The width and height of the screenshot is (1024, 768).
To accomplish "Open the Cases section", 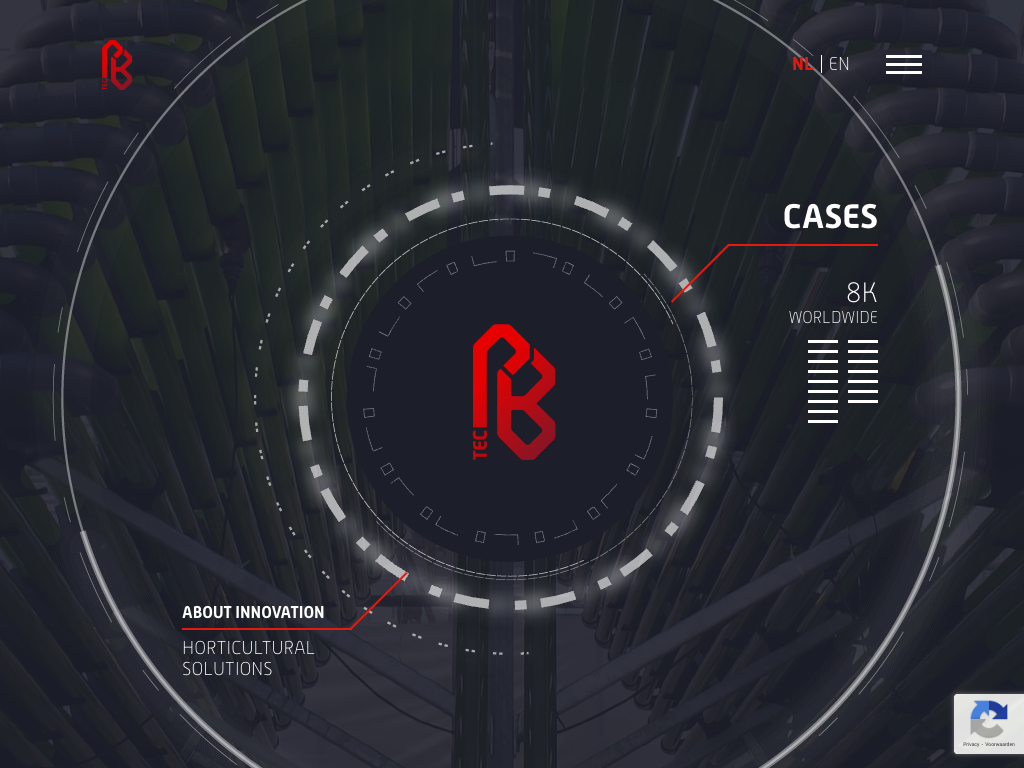I will click(830, 217).
